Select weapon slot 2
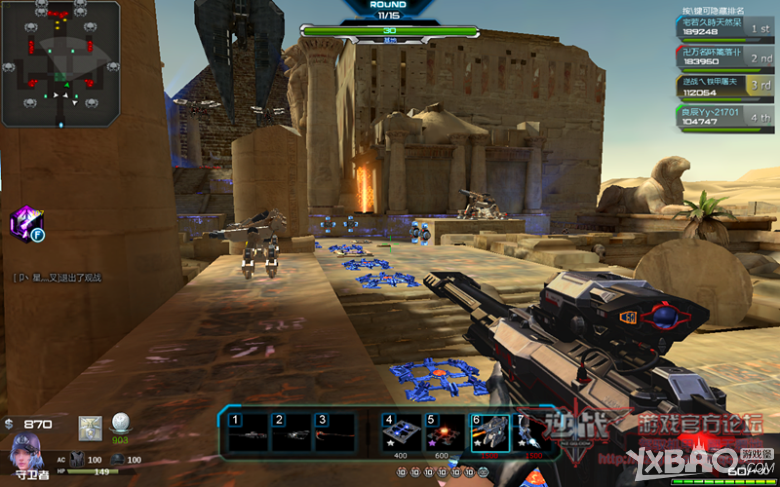This screenshot has width=780, height=487. pyautogui.click(x=292, y=431)
